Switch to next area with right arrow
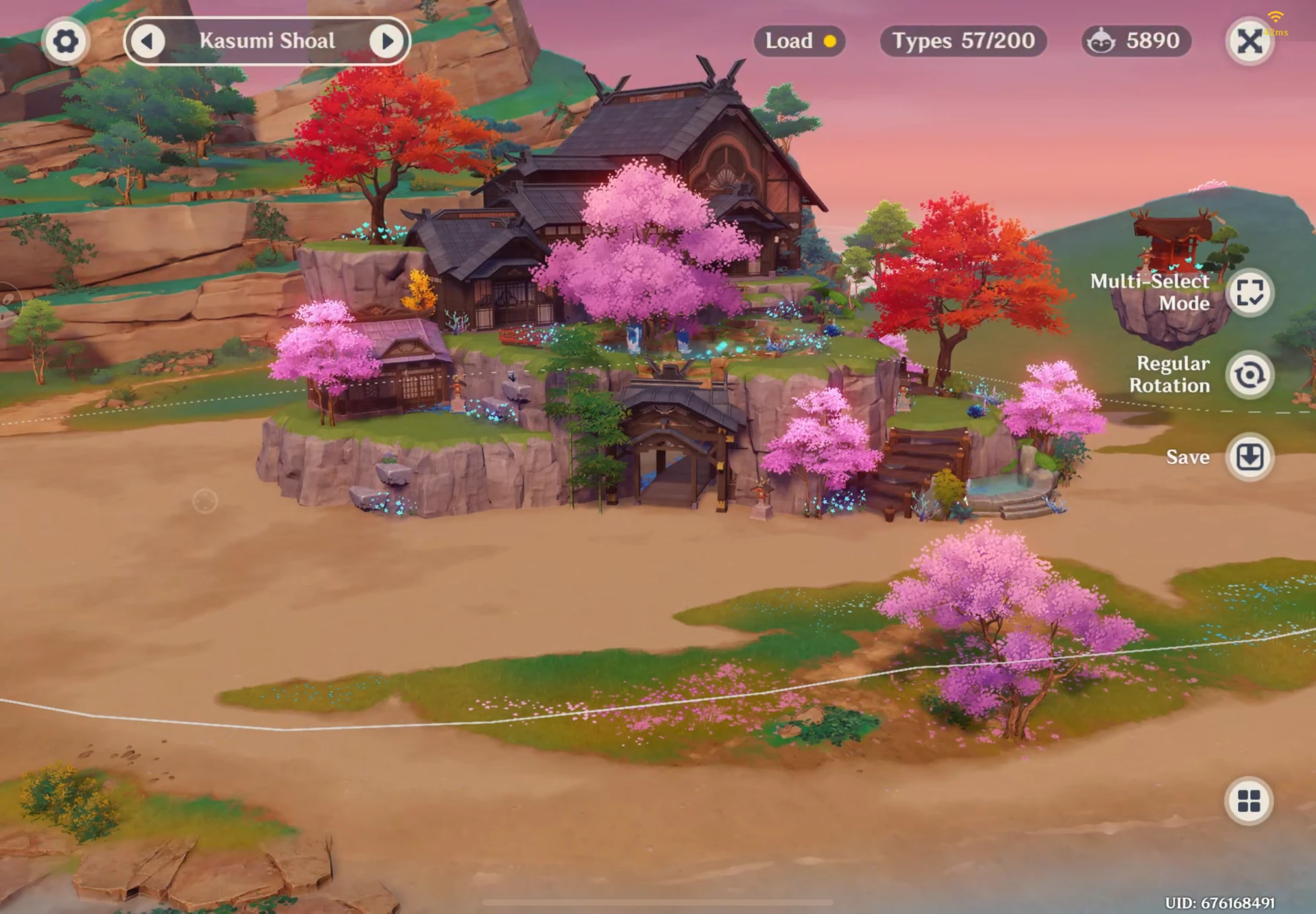The image size is (1316, 914). point(387,41)
